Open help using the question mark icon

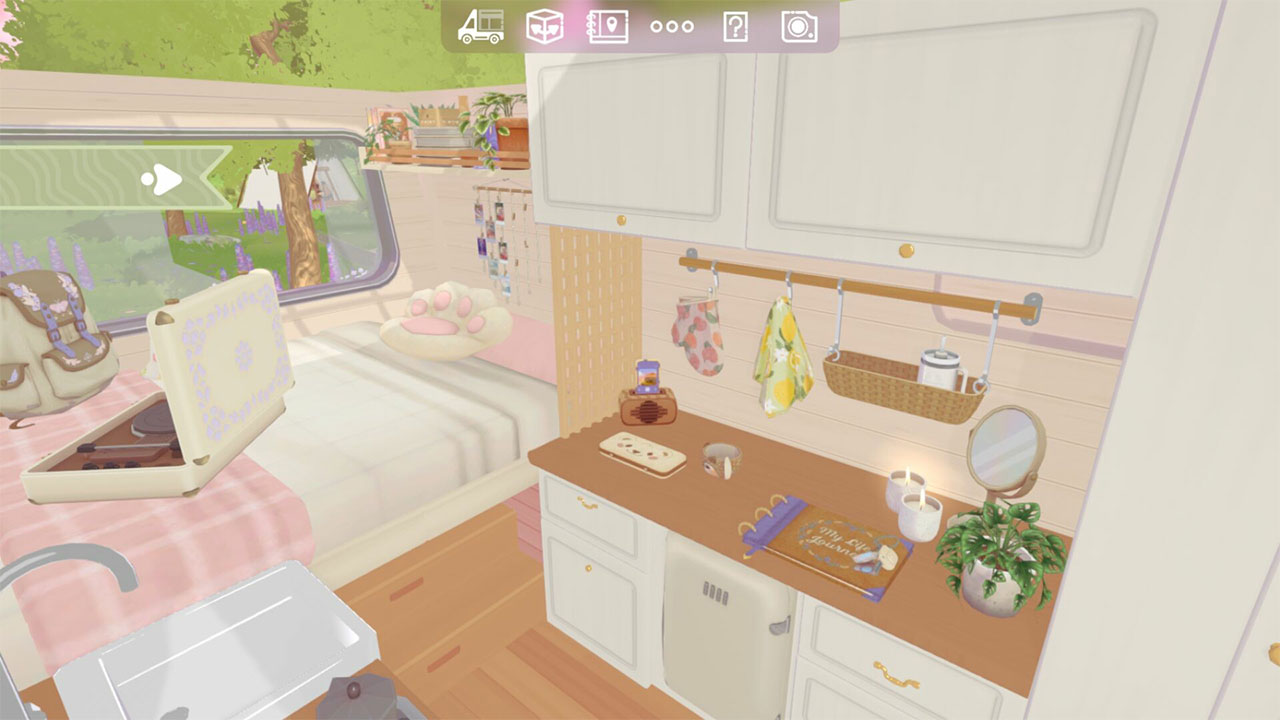point(738,27)
